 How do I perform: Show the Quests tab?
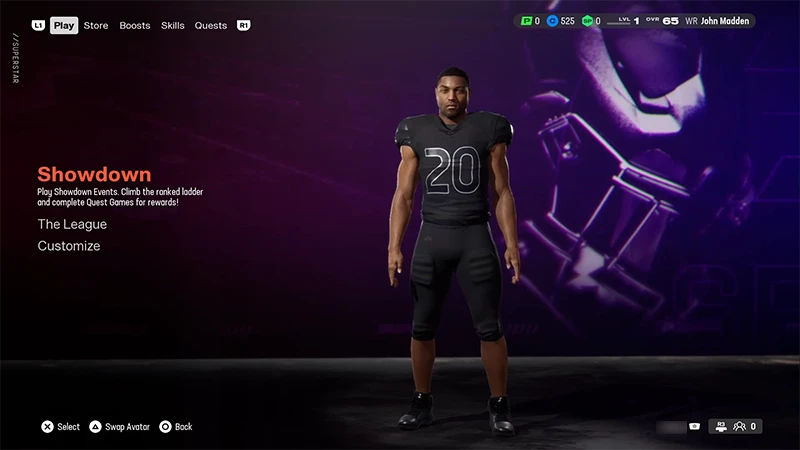pos(211,25)
